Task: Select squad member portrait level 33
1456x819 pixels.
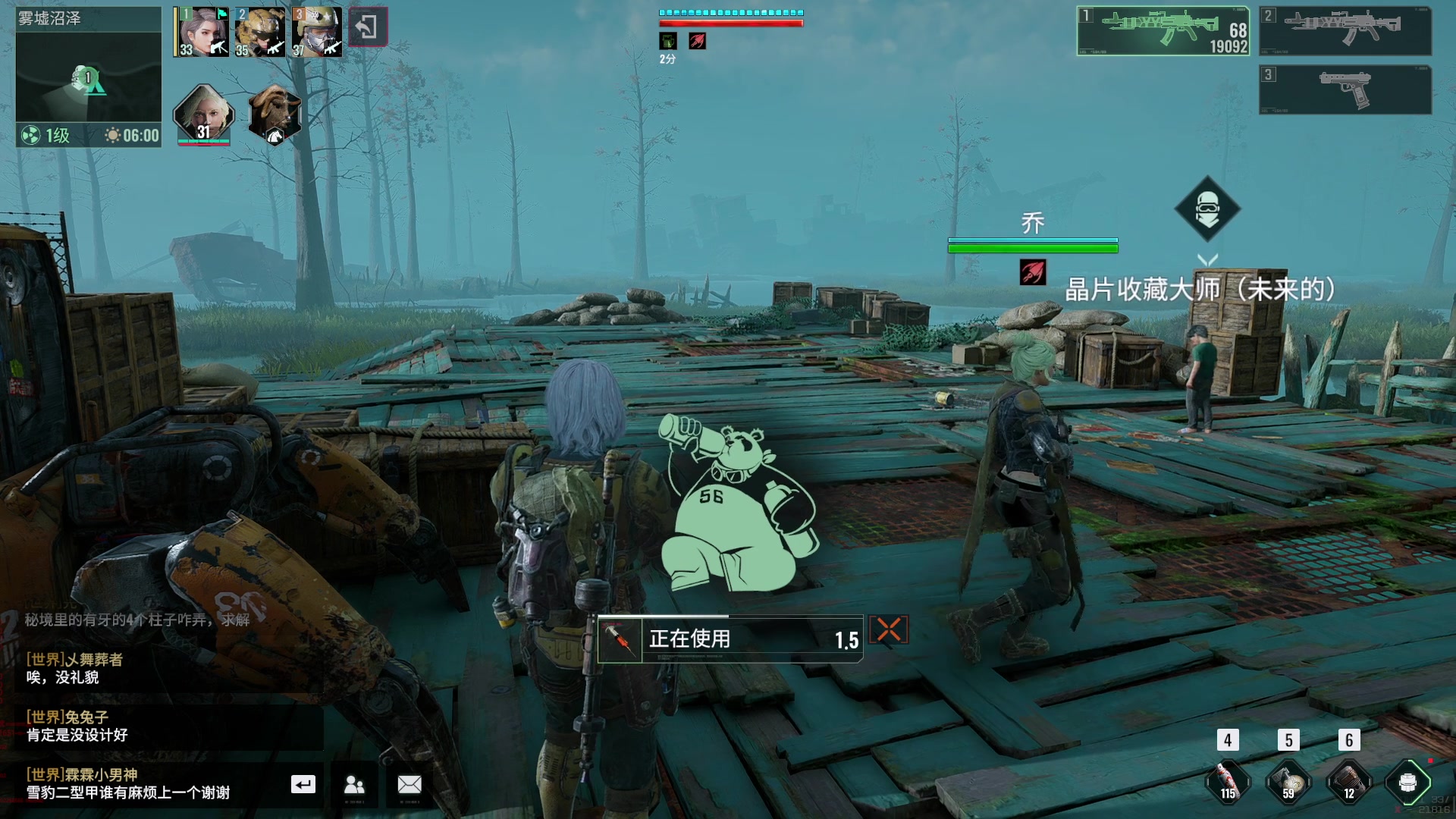Action: coord(202,32)
